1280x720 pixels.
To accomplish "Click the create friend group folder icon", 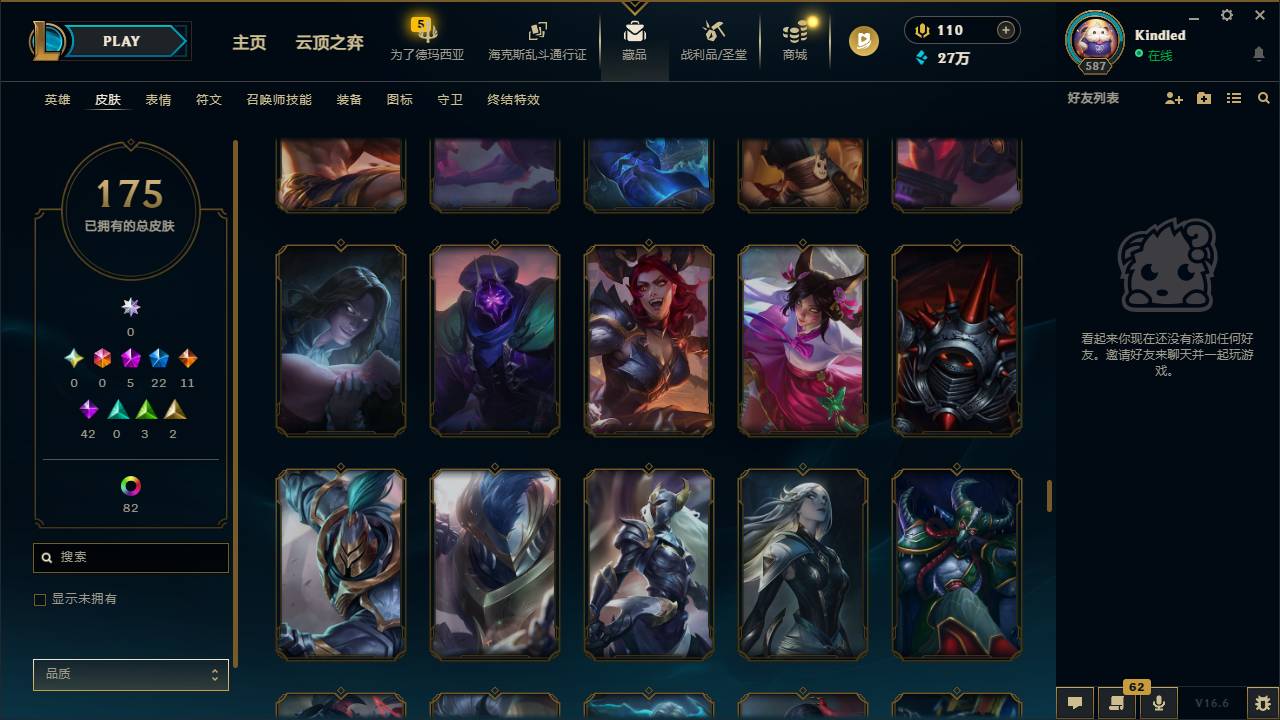I will point(1203,98).
